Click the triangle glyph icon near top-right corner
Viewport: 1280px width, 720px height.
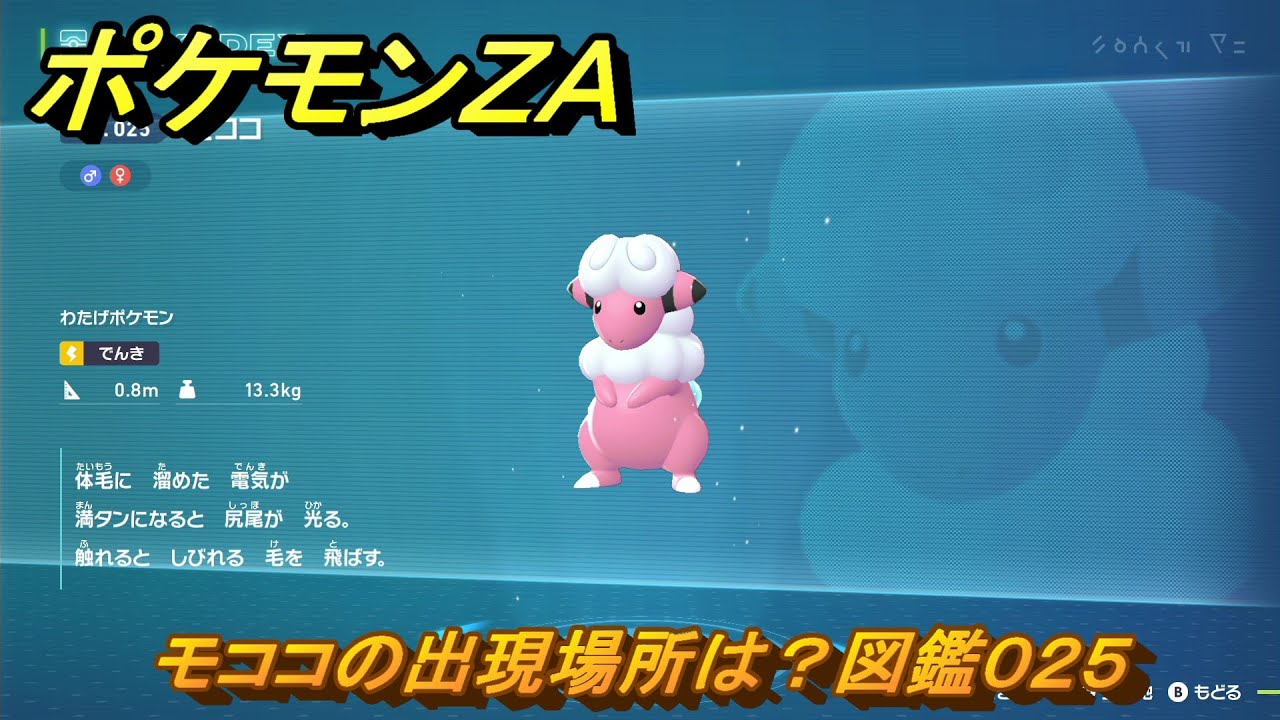tap(1219, 44)
